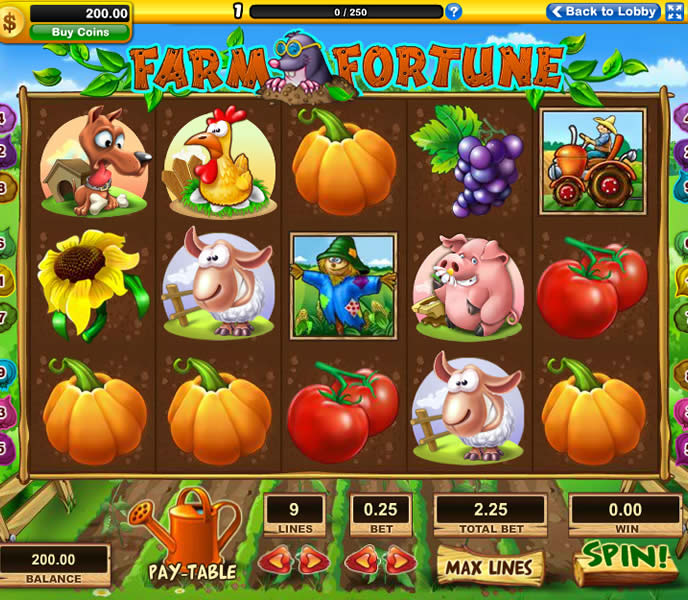Lower the bet amount with left arrow

(360, 559)
